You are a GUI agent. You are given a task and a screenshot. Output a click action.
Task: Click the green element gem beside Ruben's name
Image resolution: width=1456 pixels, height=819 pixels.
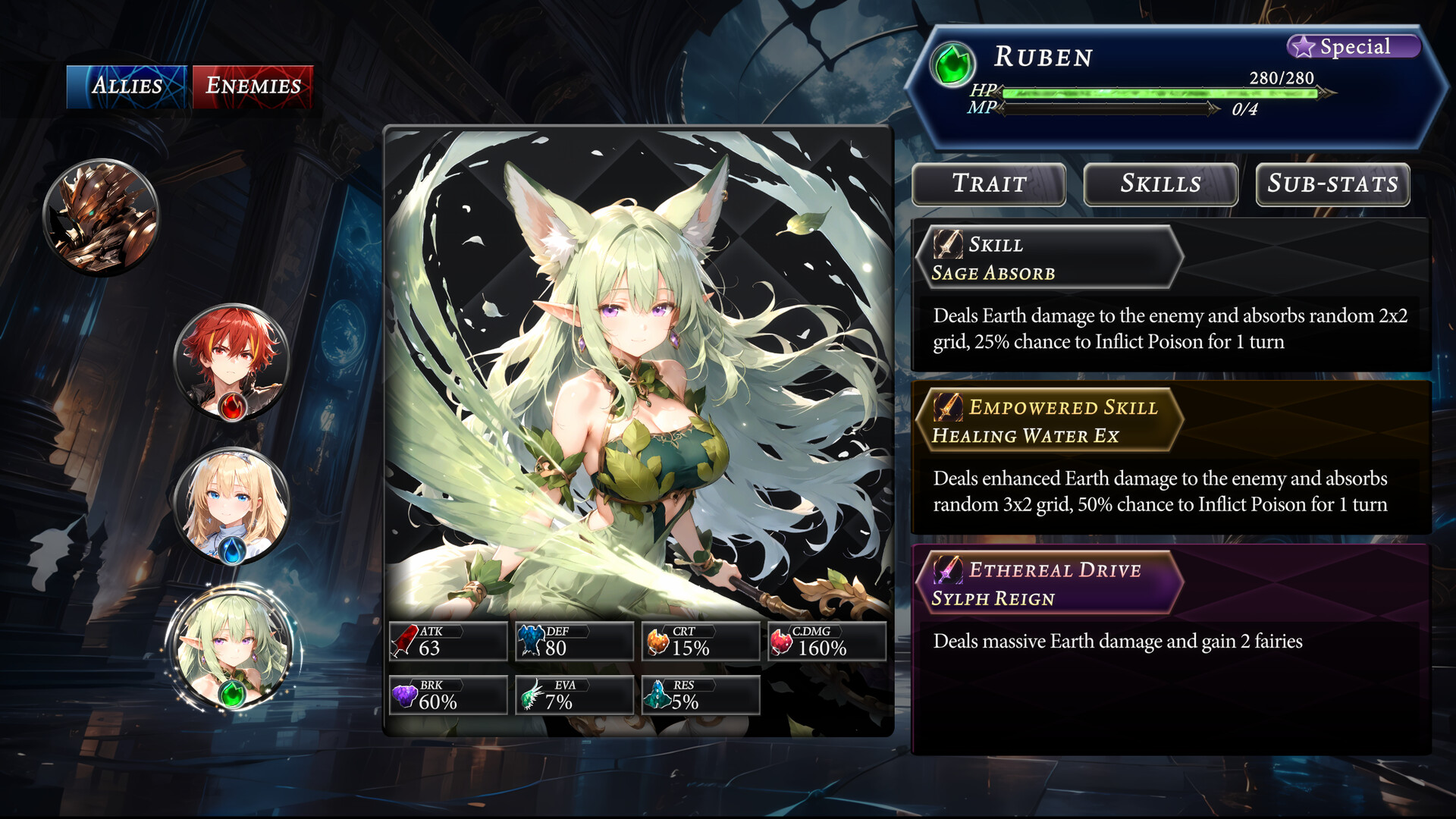click(954, 64)
